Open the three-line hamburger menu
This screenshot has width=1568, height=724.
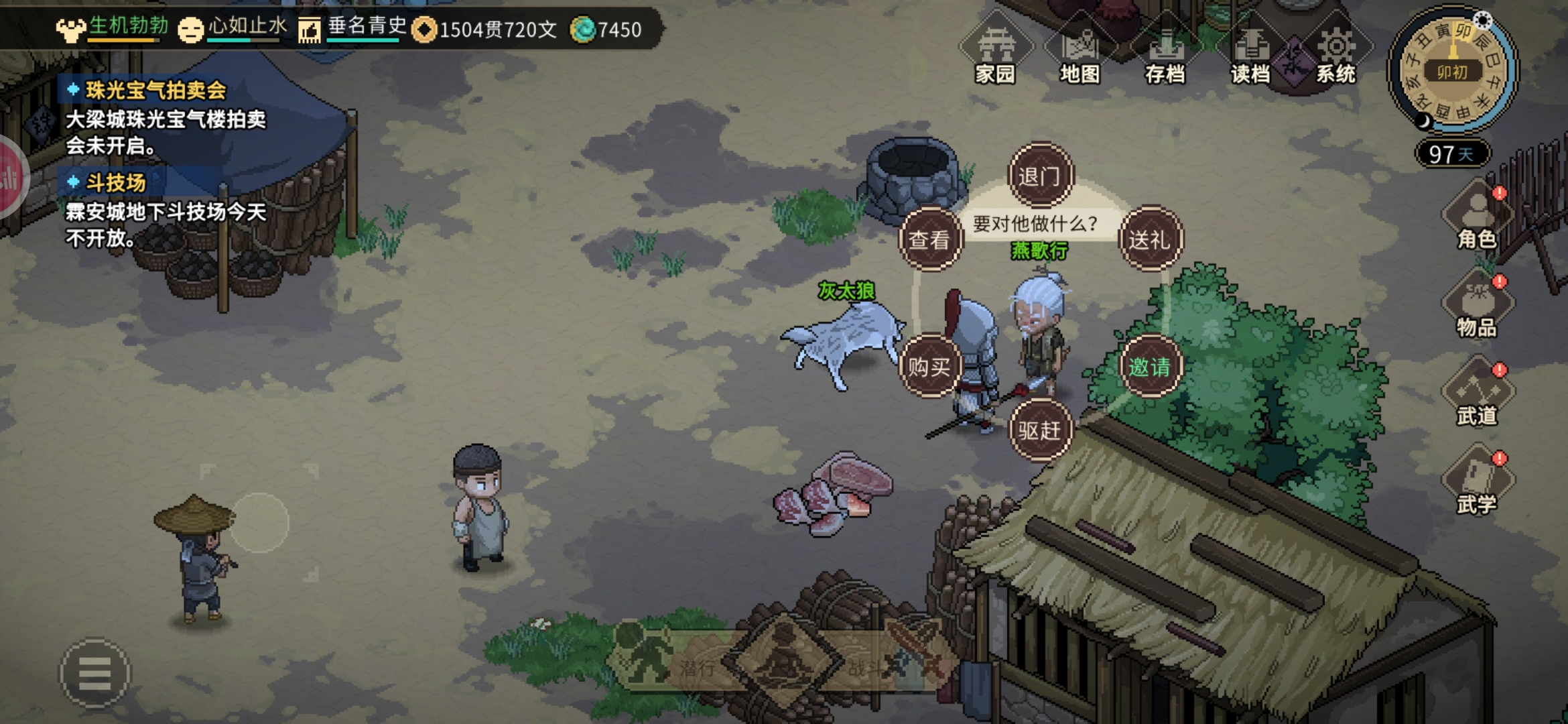pyautogui.click(x=94, y=673)
